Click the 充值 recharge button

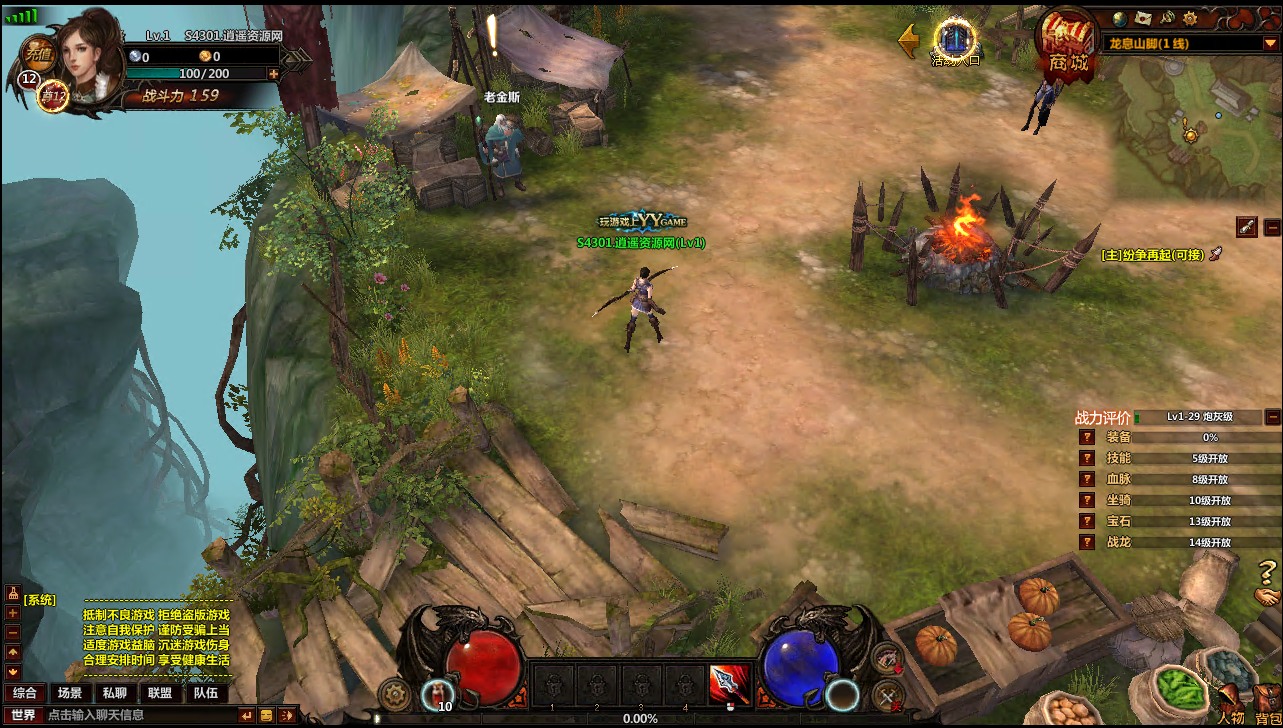39,52
